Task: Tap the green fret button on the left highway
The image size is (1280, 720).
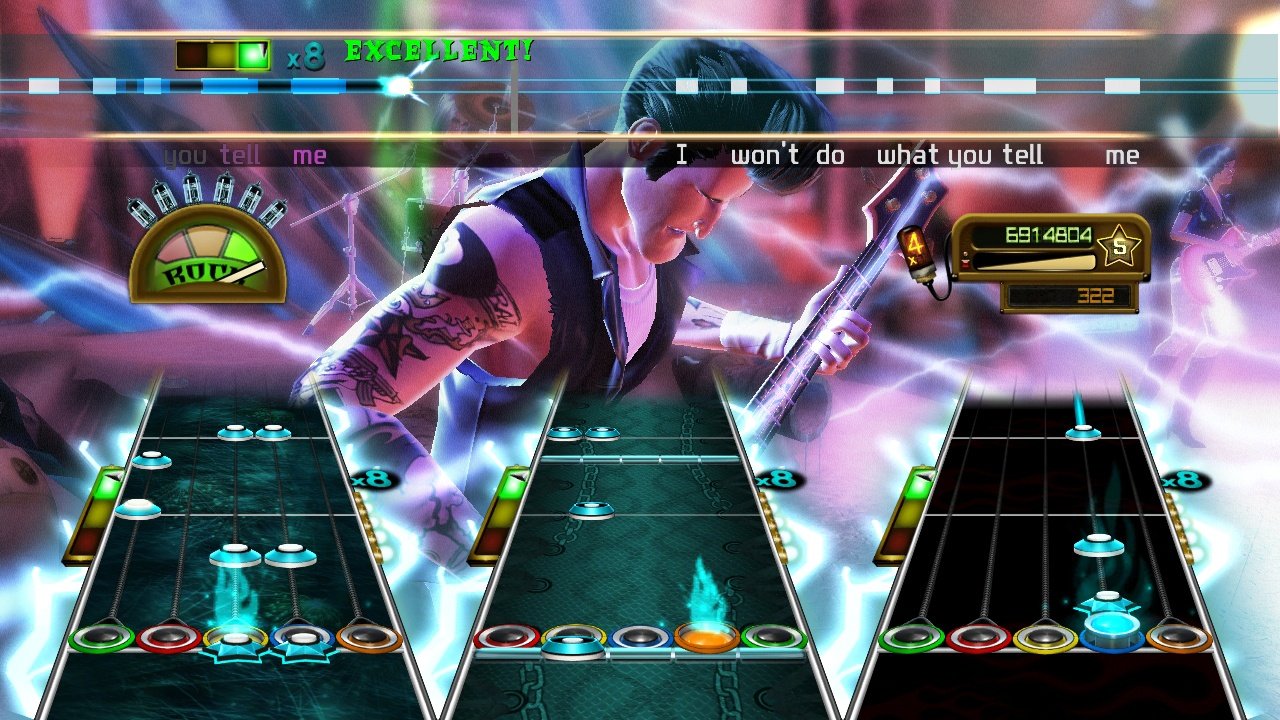Action: tap(102, 637)
